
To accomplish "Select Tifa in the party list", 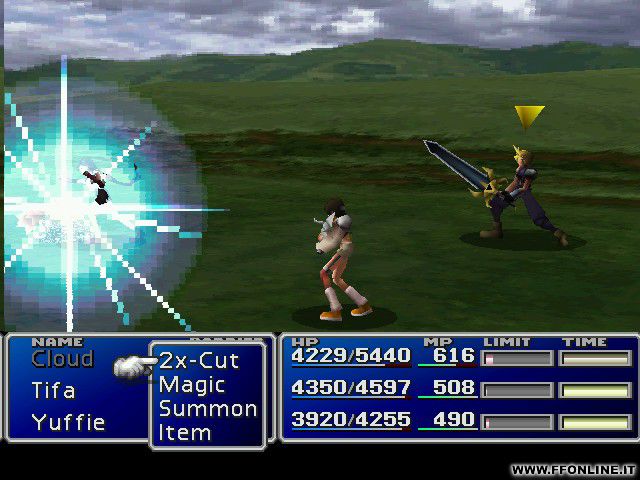I will (53, 390).
